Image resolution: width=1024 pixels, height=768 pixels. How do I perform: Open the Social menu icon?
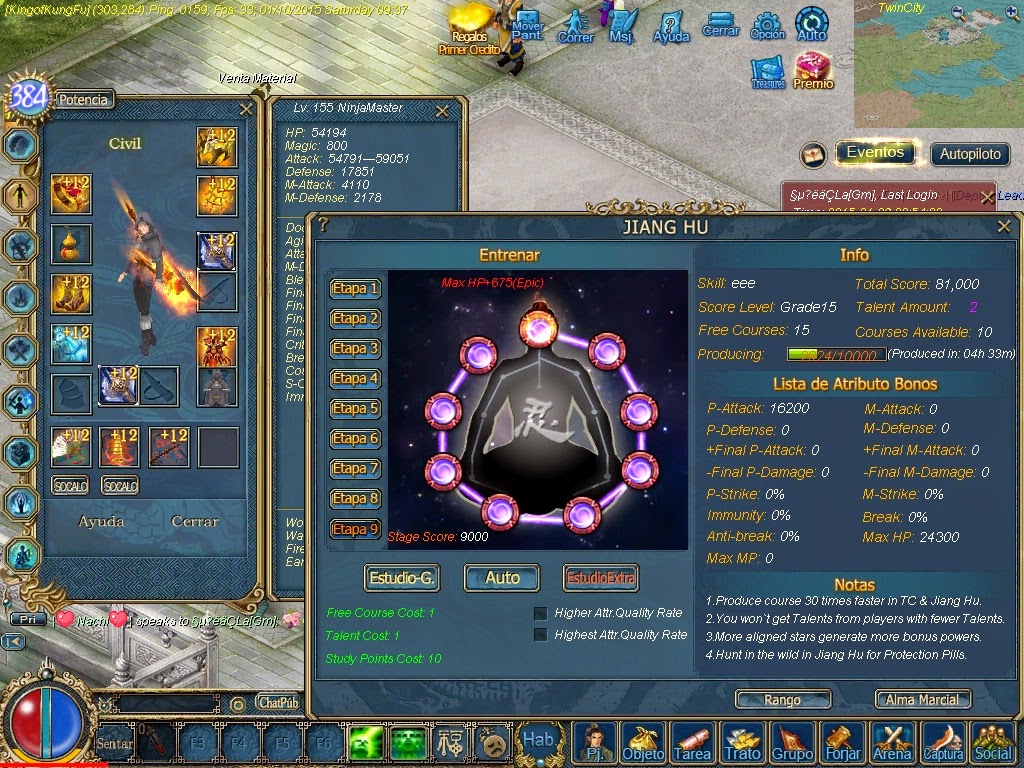tap(993, 742)
